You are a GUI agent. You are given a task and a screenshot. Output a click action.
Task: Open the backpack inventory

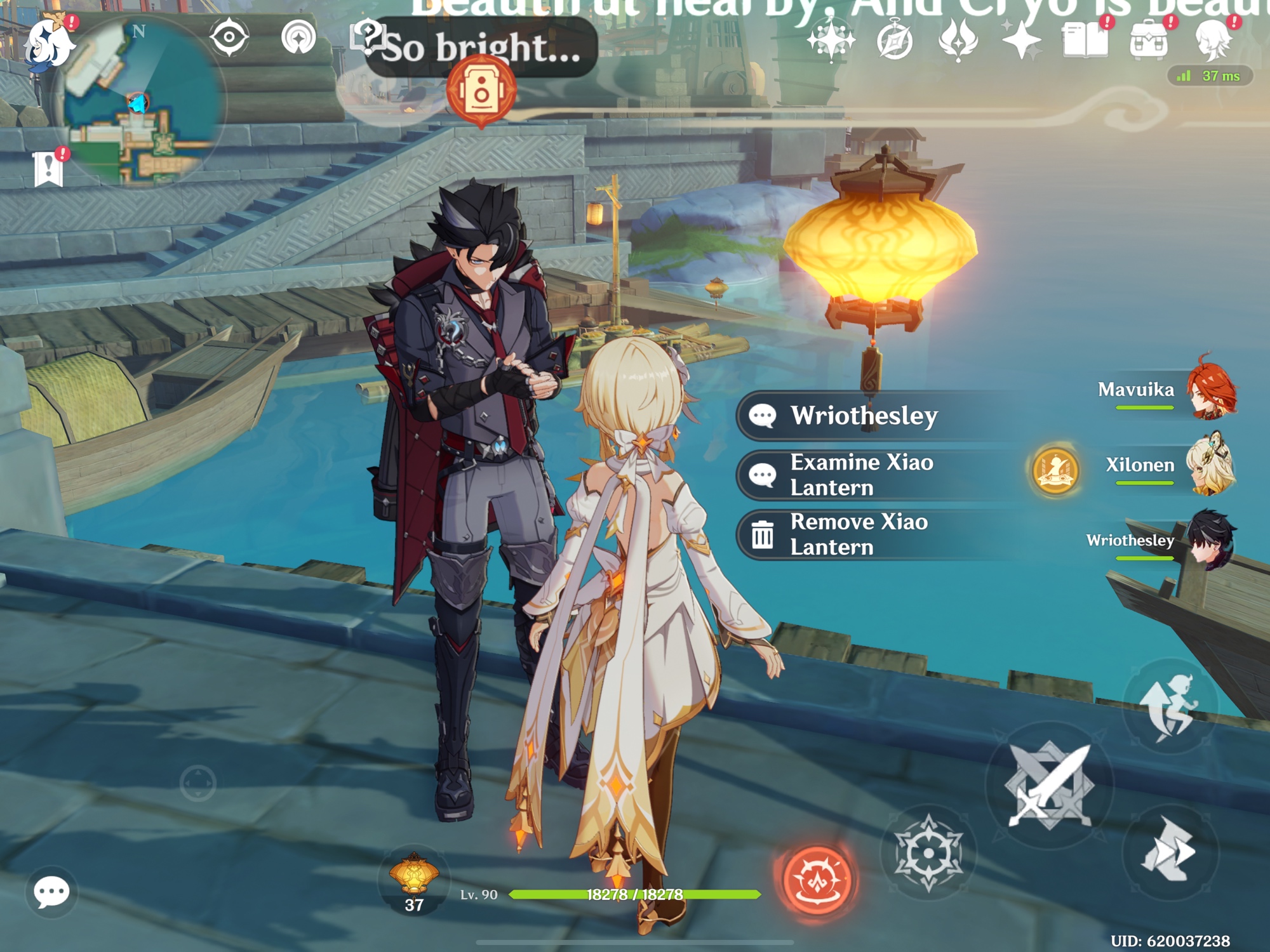click(1148, 41)
